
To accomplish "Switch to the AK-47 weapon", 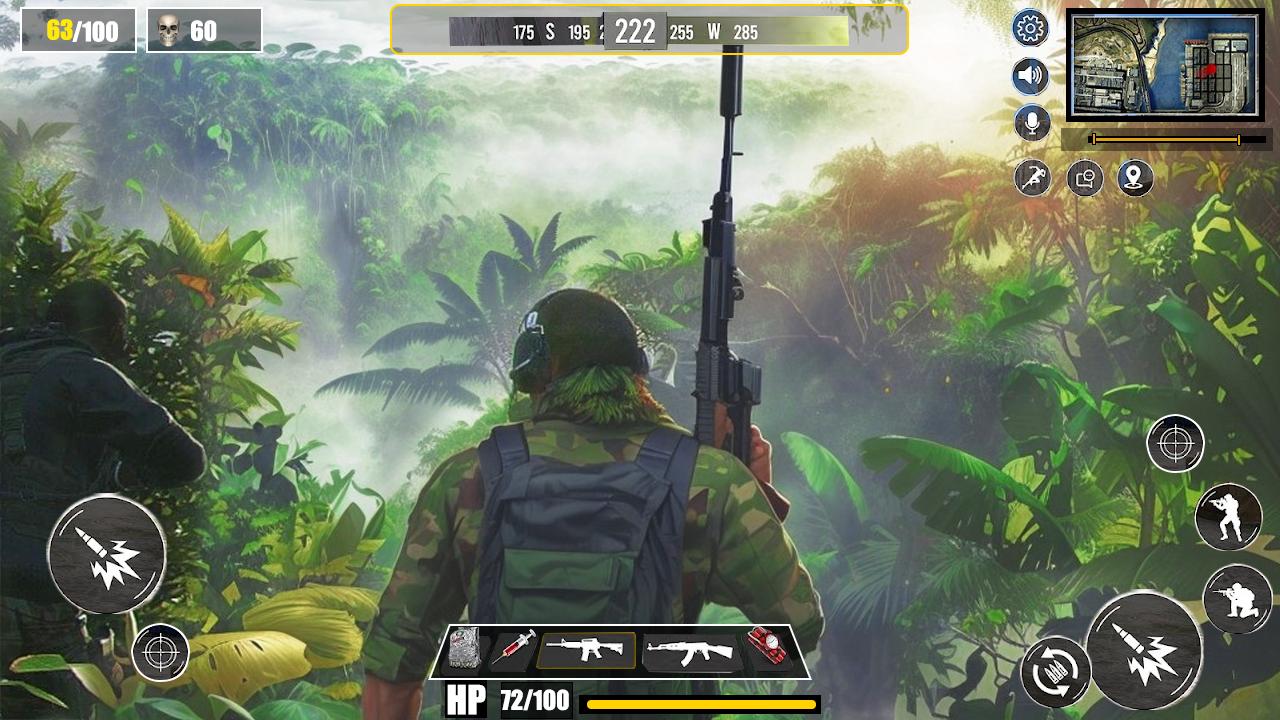I will coord(692,651).
